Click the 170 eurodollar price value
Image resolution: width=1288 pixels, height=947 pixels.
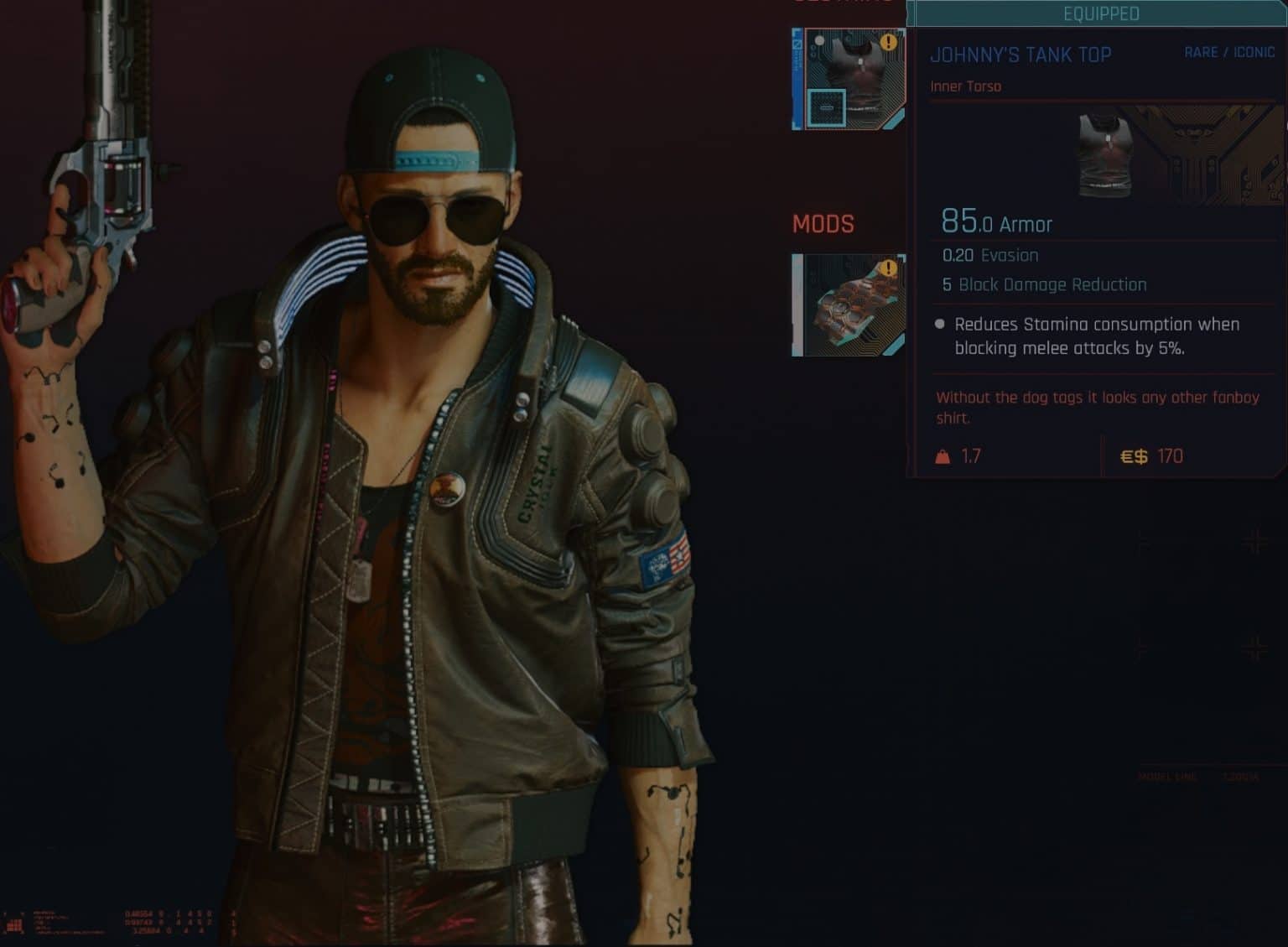1169,456
